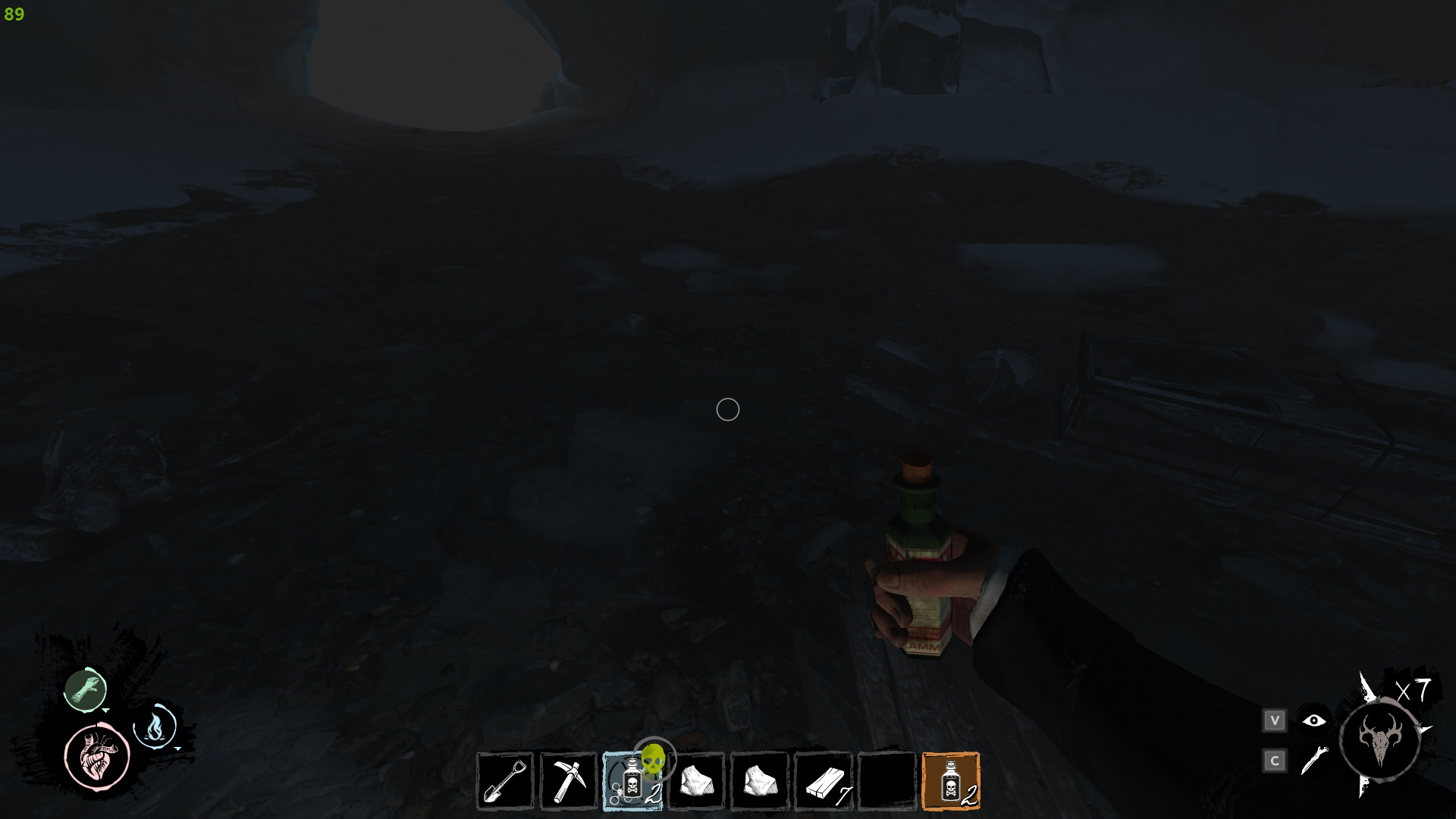Select the shovel hotbar slot
This screenshot has height=819, width=1456.
(x=506, y=781)
